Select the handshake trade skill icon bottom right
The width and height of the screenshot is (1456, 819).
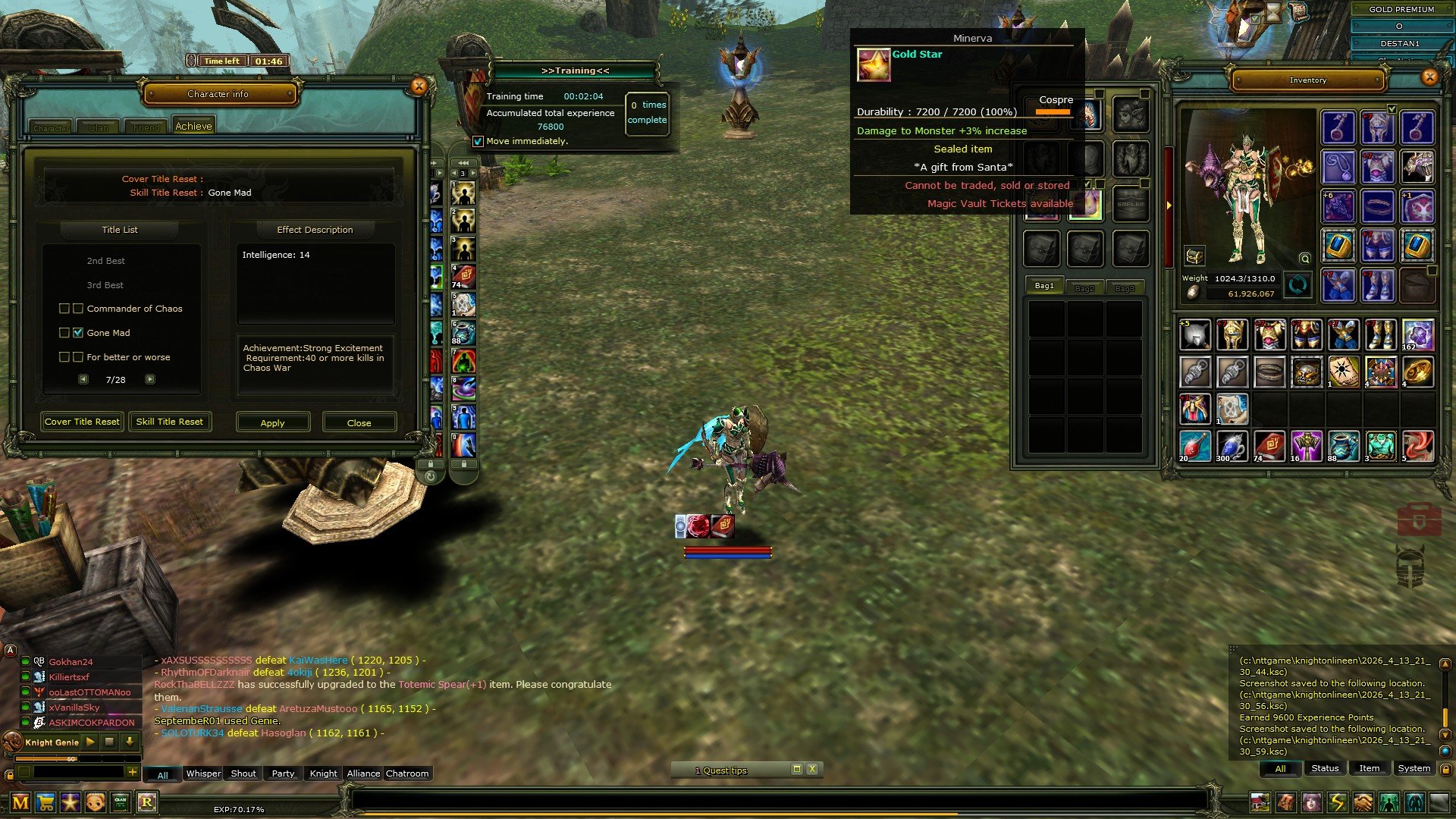click(1363, 802)
